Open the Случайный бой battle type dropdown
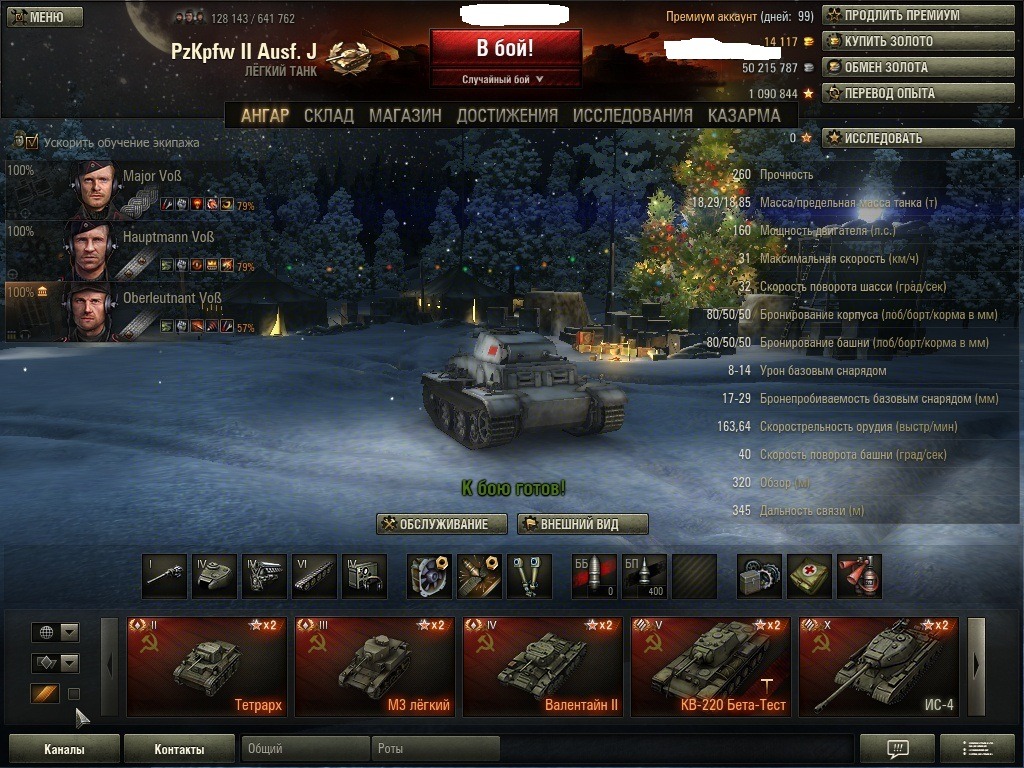This screenshot has height=768, width=1024. tap(505, 79)
